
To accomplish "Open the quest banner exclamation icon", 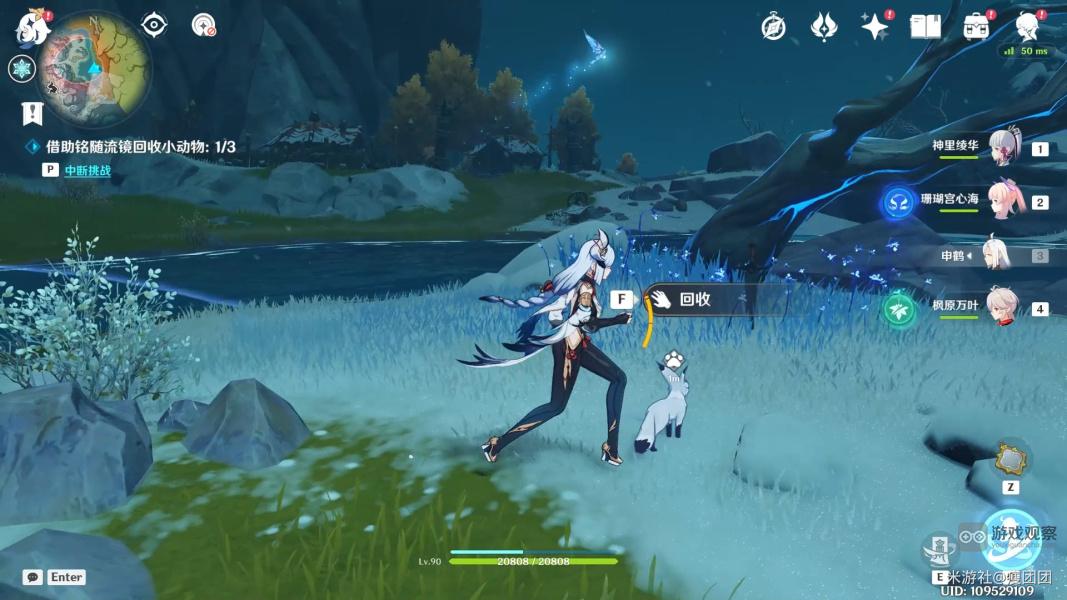I will (32, 113).
